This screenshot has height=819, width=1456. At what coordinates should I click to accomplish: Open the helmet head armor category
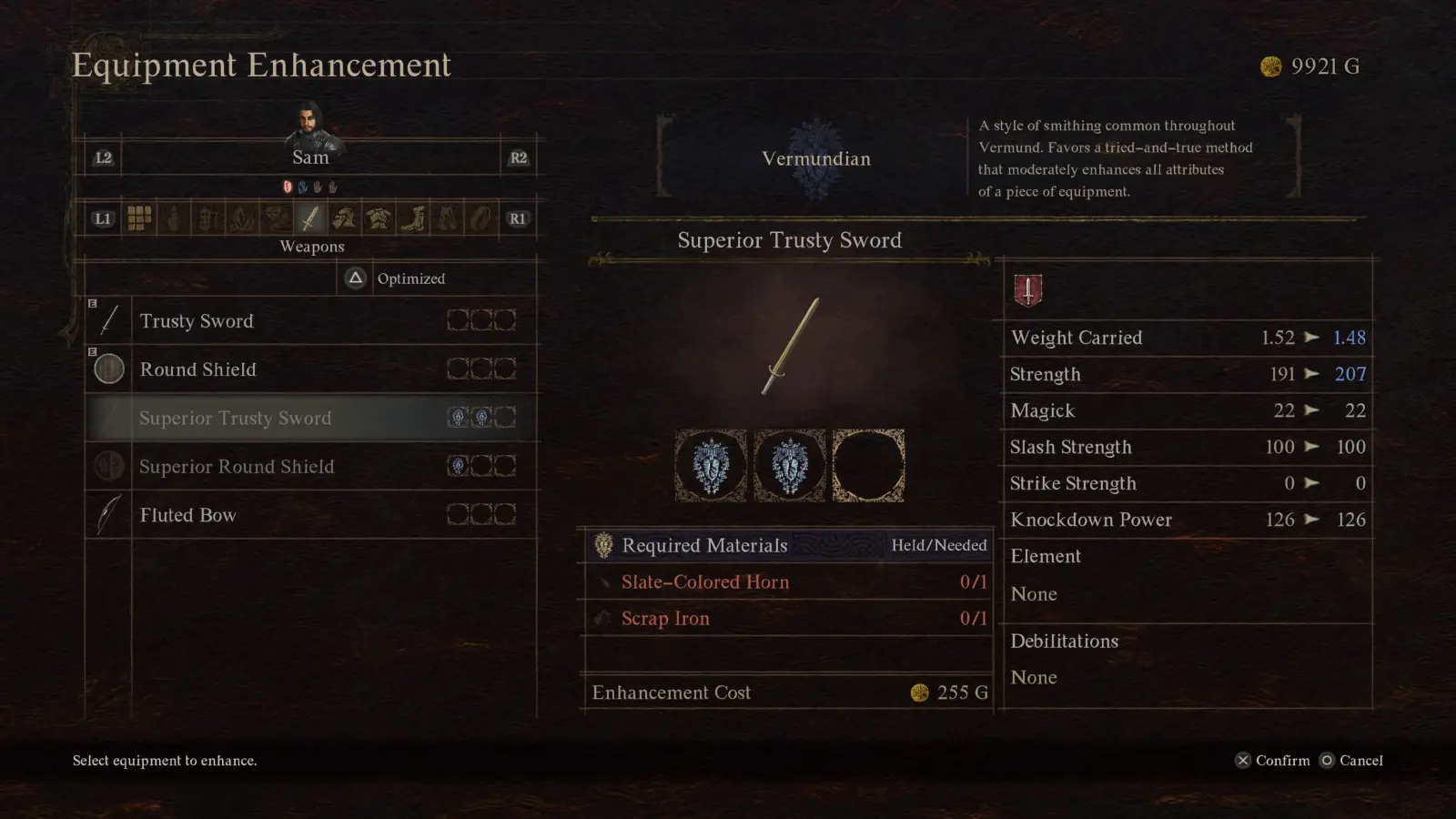(x=345, y=217)
